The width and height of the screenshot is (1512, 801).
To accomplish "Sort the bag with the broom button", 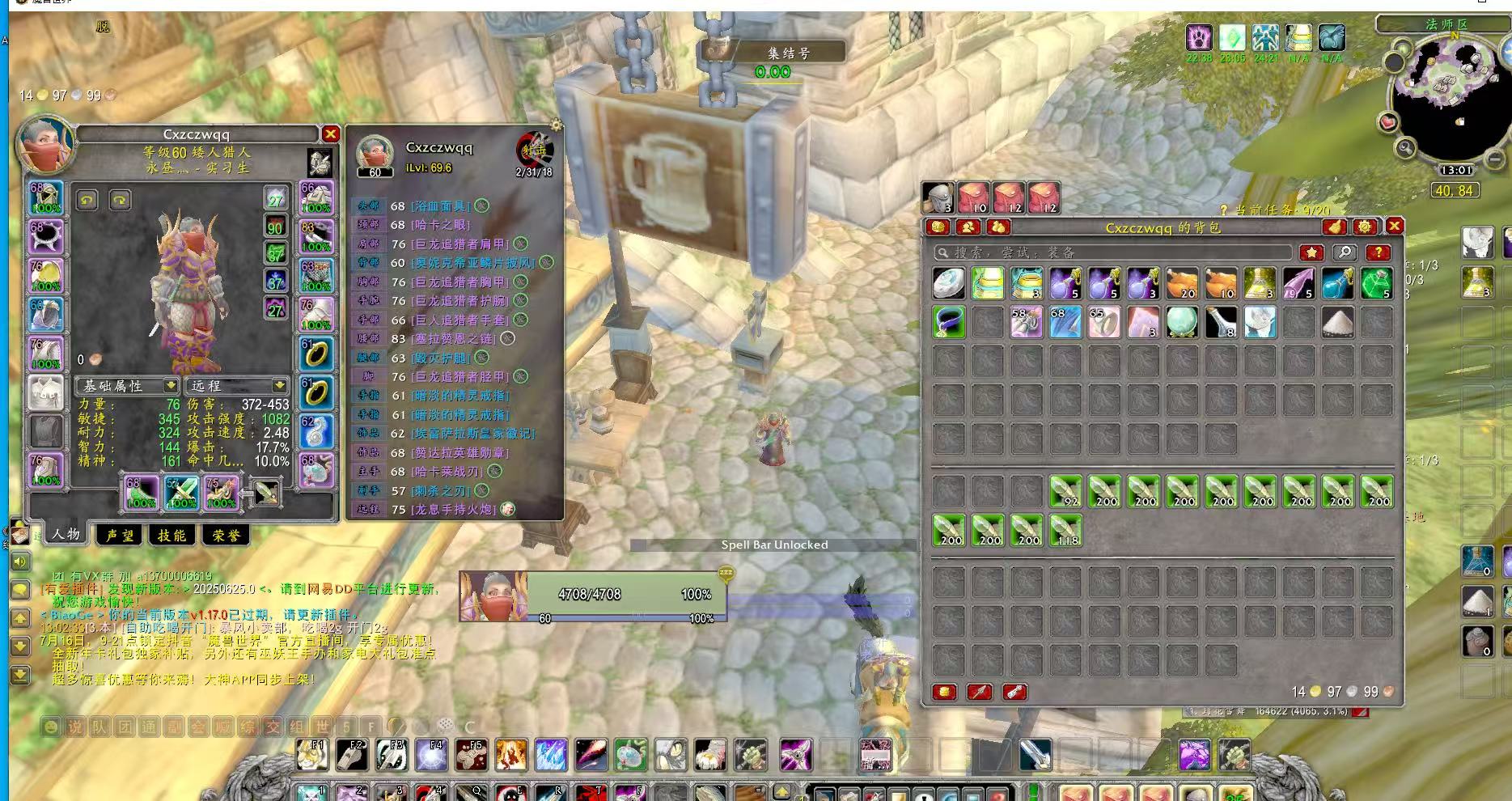I will tap(1336, 227).
